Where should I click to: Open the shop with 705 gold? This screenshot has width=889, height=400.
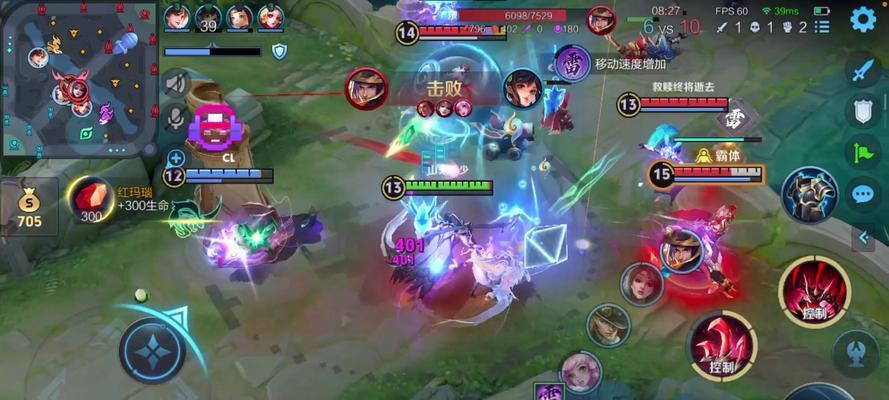29,207
